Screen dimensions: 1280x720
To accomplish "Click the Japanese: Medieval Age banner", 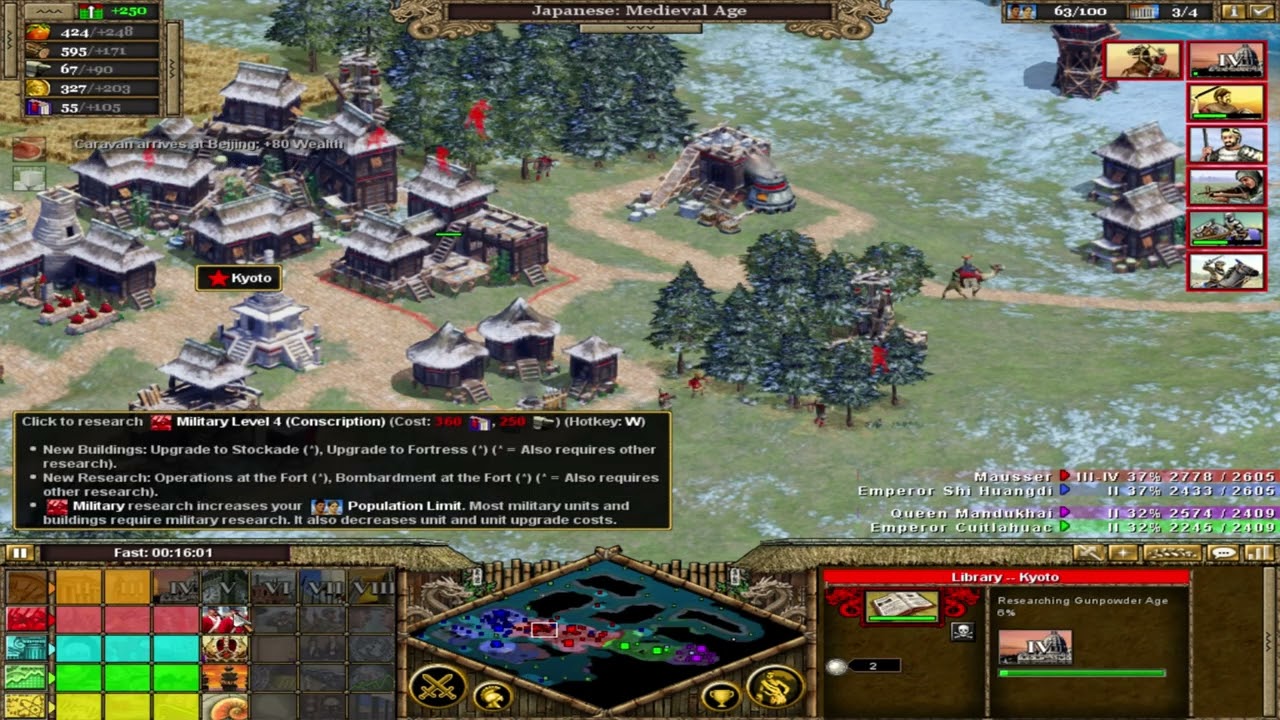I will [x=640, y=10].
